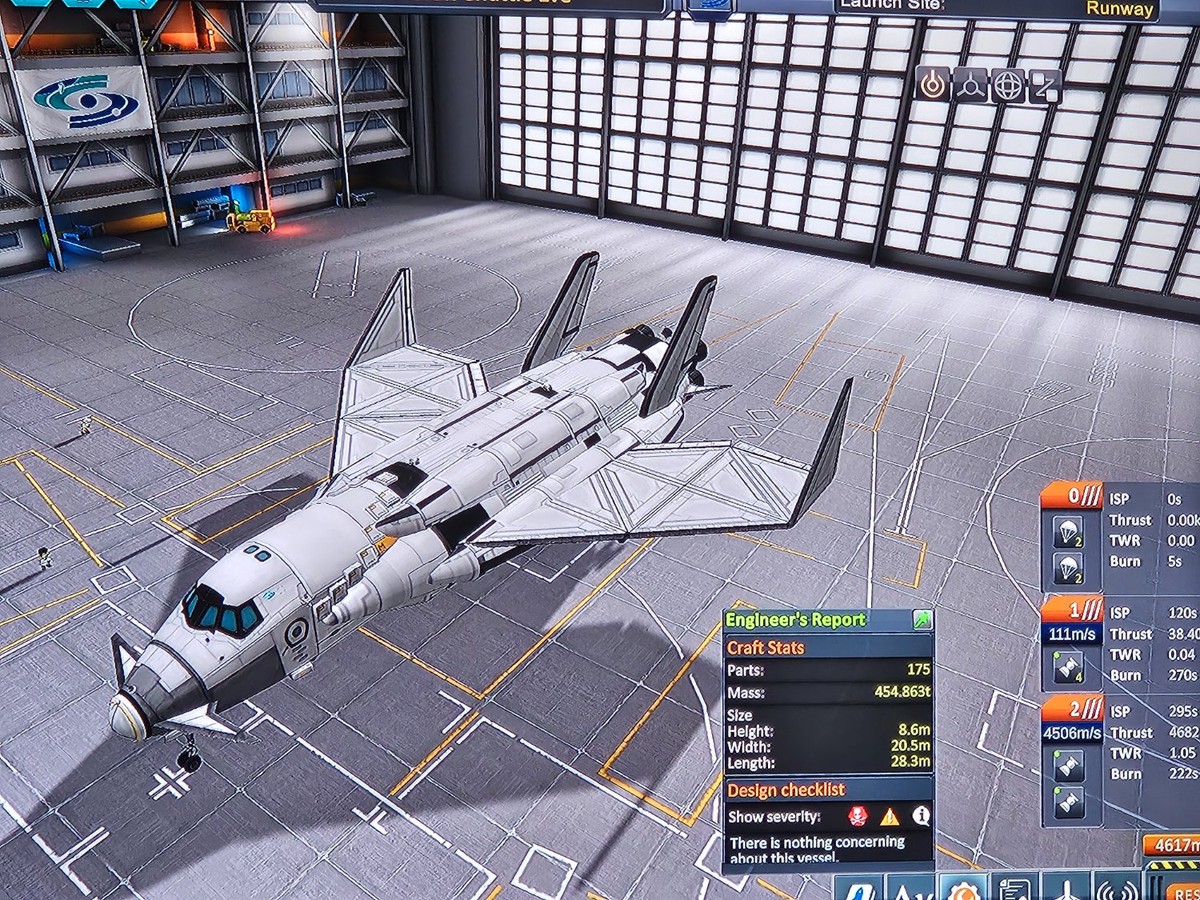Toggle the yellow warning triangle severity filter
This screenshot has width=1200, height=900.
point(889,816)
